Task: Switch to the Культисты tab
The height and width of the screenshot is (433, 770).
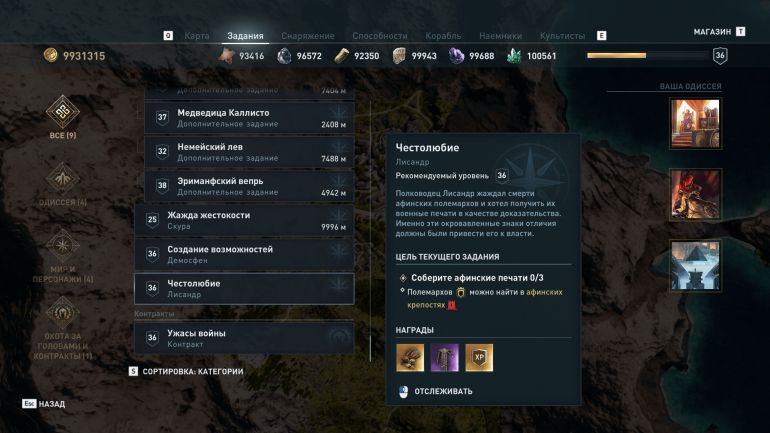Action: (563, 36)
